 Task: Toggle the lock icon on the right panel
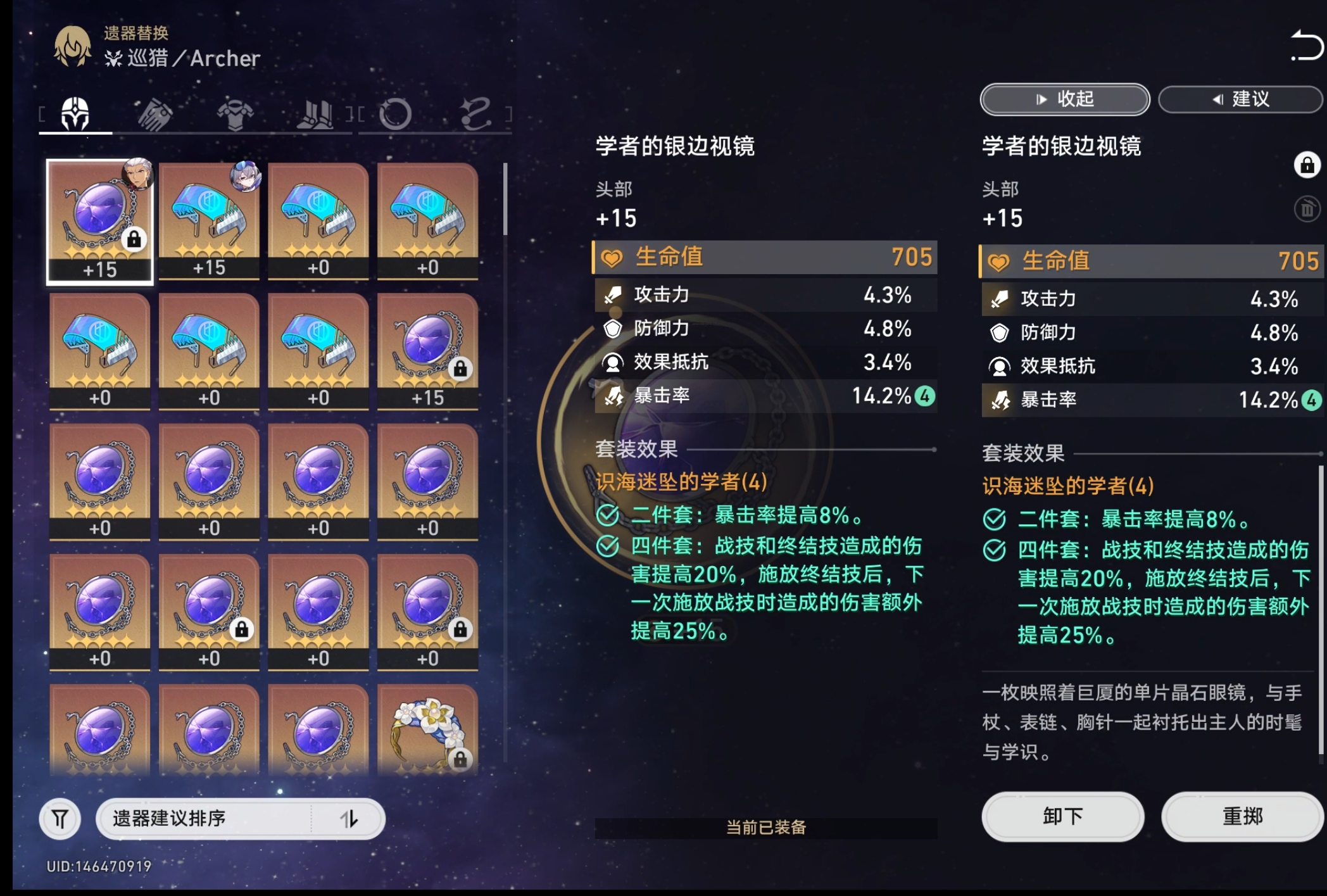pos(1308,166)
